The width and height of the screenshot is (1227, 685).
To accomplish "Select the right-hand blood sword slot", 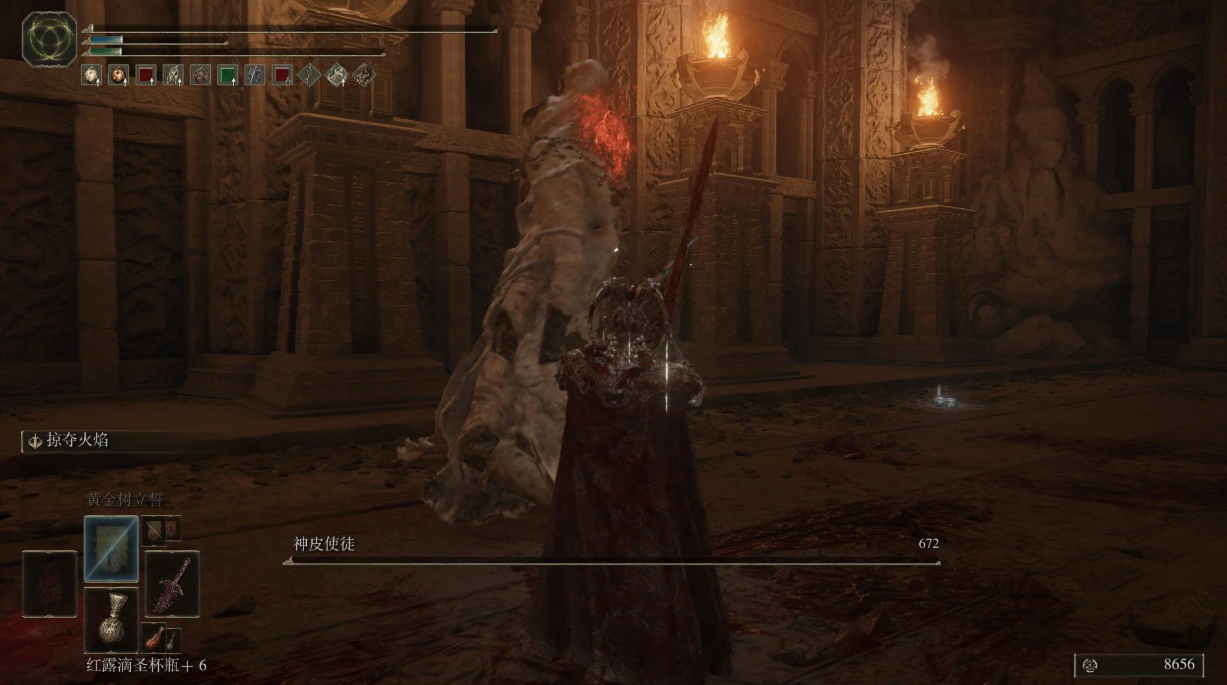I will [172, 584].
